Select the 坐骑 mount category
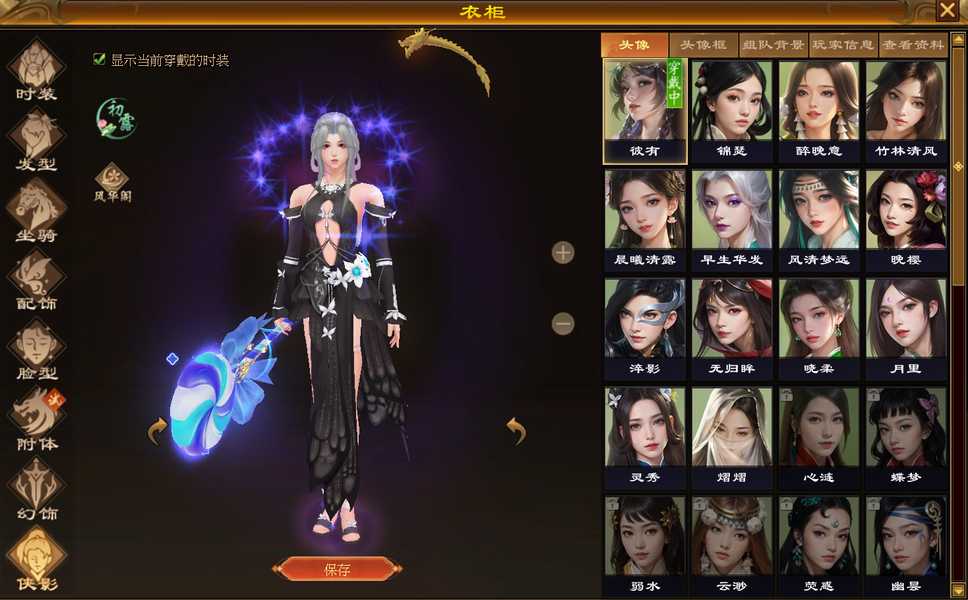Viewport: 968px width, 600px height. click(37, 210)
